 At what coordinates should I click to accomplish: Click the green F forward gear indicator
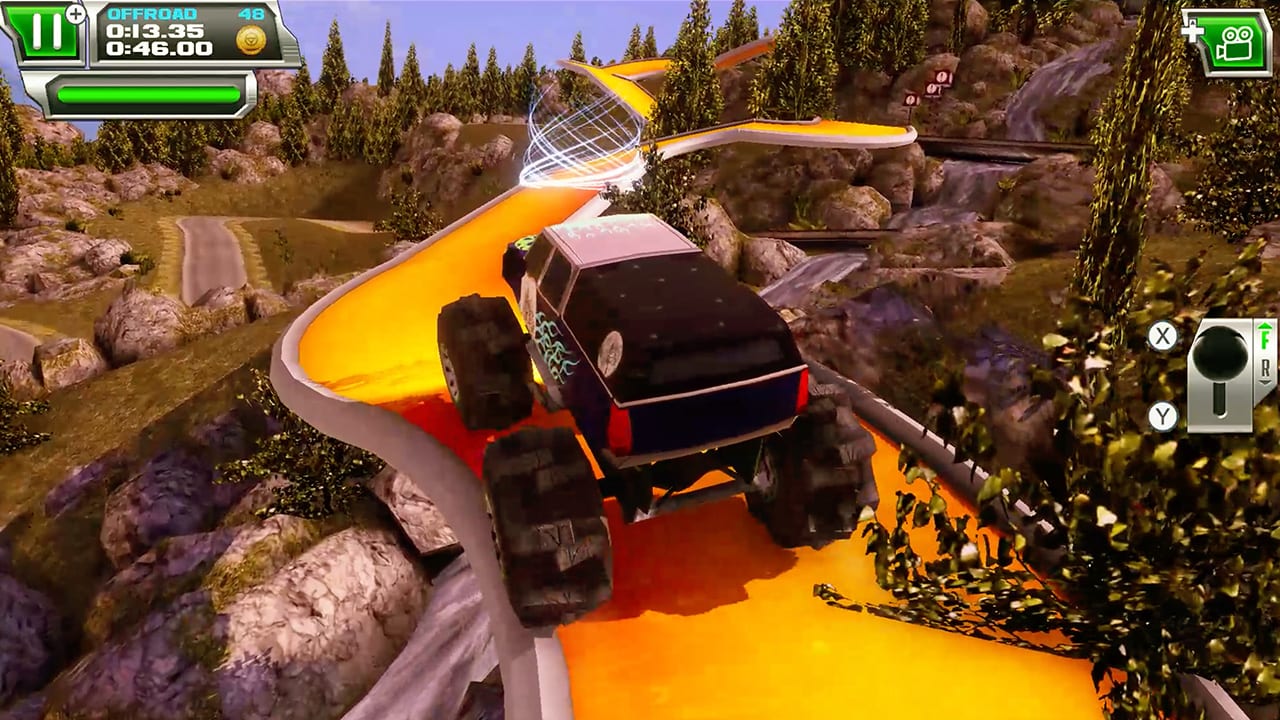(1266, 338)
